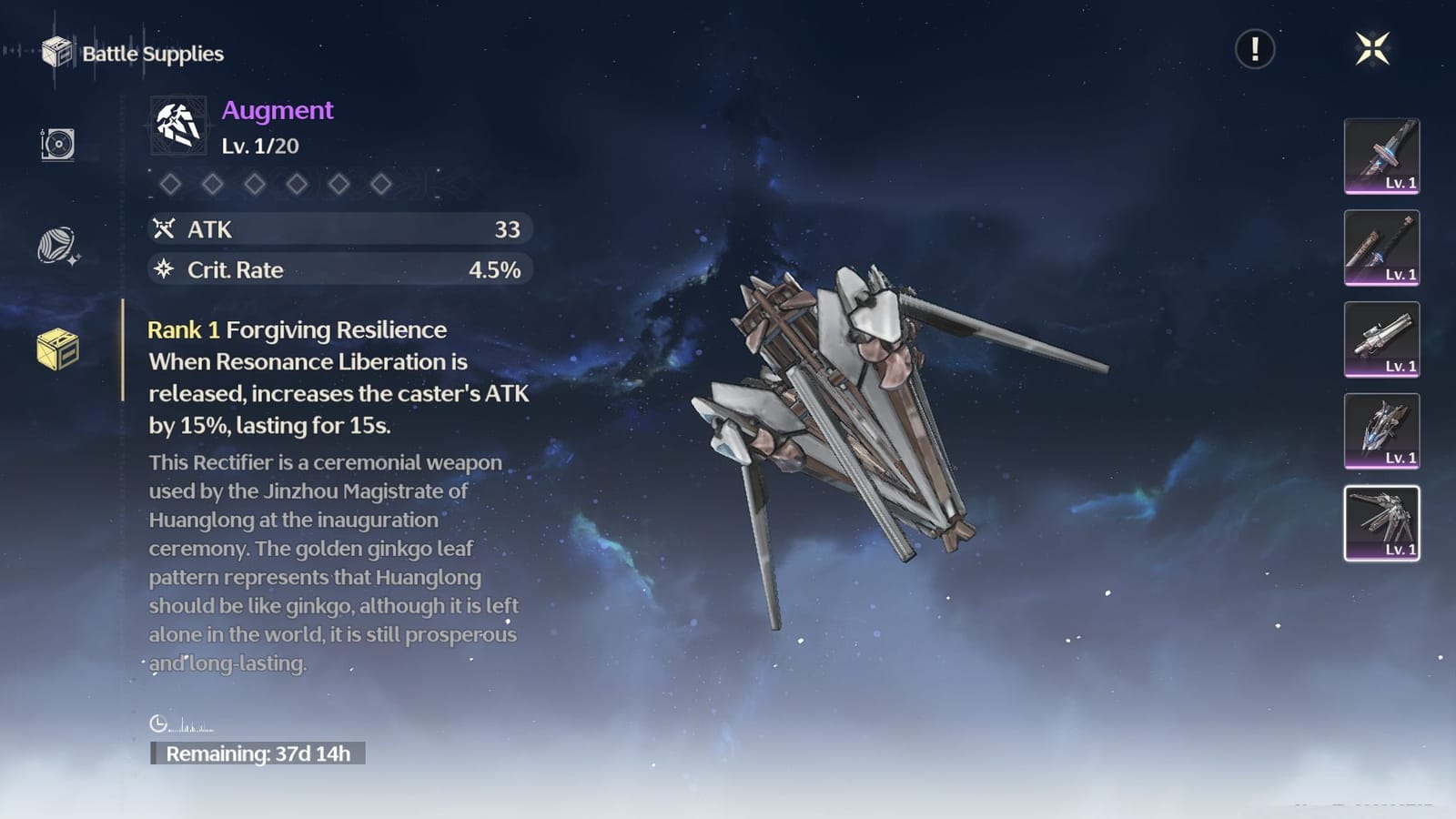The width and height of the screenshot is (1456, 819).
Task: Select the sparkling echo sphere icon in sidebar
Action: point(55,244)
